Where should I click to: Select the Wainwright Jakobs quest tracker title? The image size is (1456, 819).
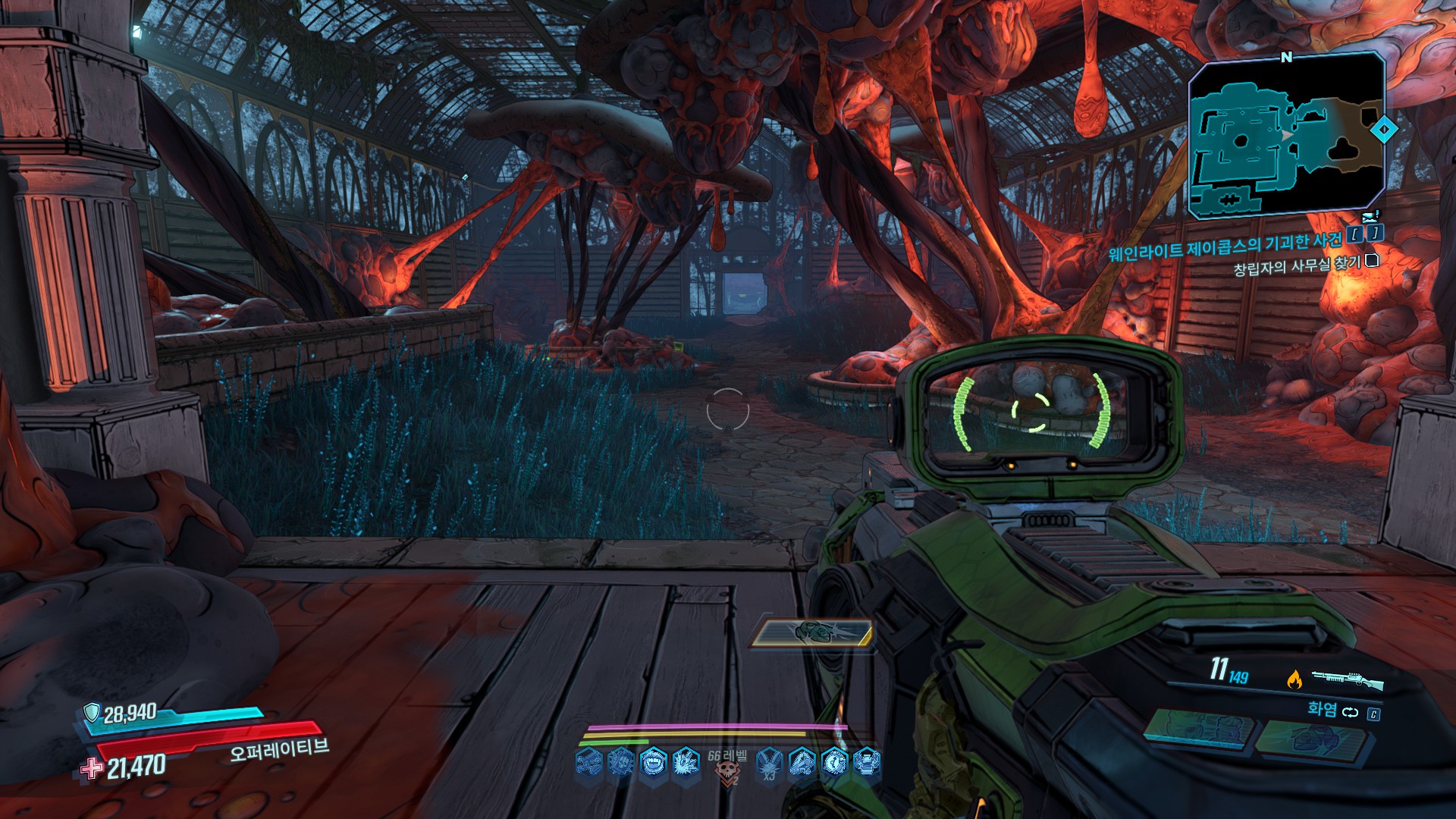pyautogui.click(x=1225, y=246)
